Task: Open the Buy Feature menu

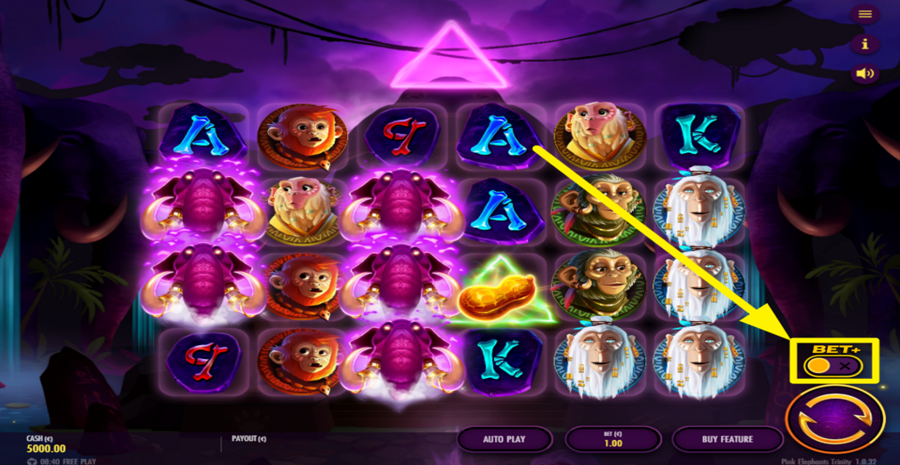Action: click(727, 439)
